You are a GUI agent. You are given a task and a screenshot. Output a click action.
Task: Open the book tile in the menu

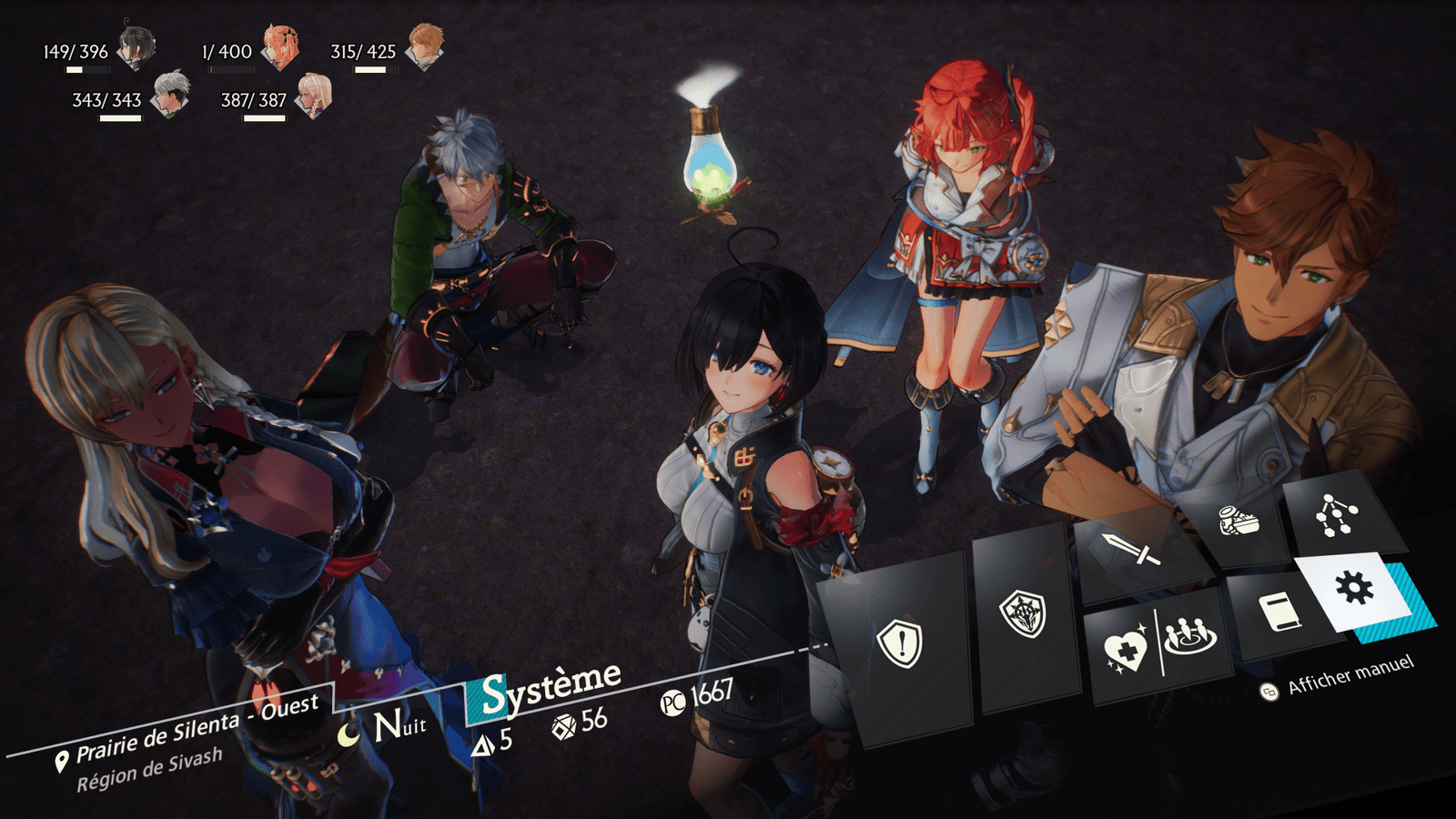[1278, 612]
